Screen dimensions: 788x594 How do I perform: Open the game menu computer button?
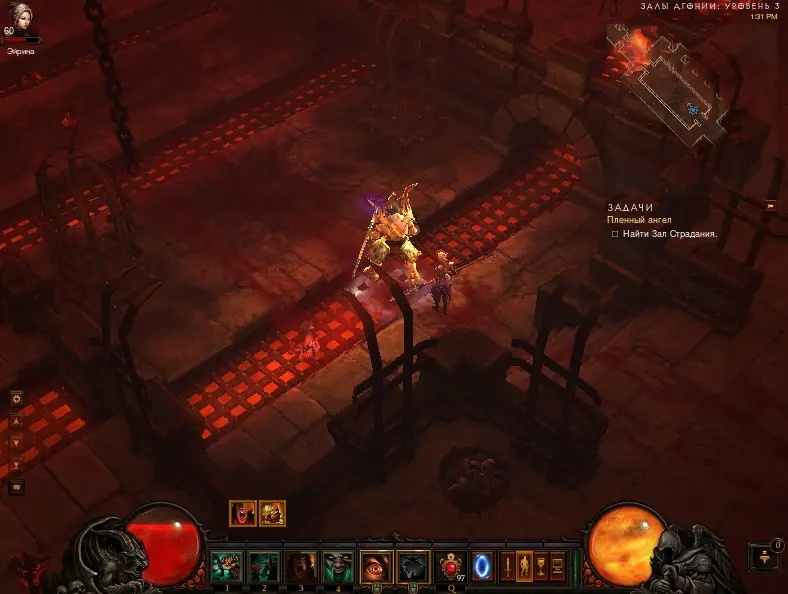point(558,564)
